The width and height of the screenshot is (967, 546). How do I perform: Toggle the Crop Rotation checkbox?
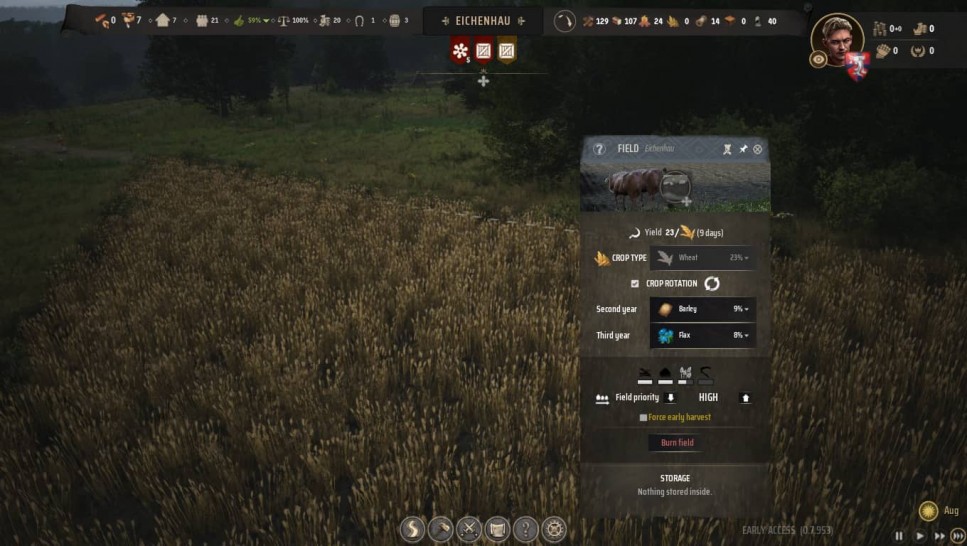634,284
